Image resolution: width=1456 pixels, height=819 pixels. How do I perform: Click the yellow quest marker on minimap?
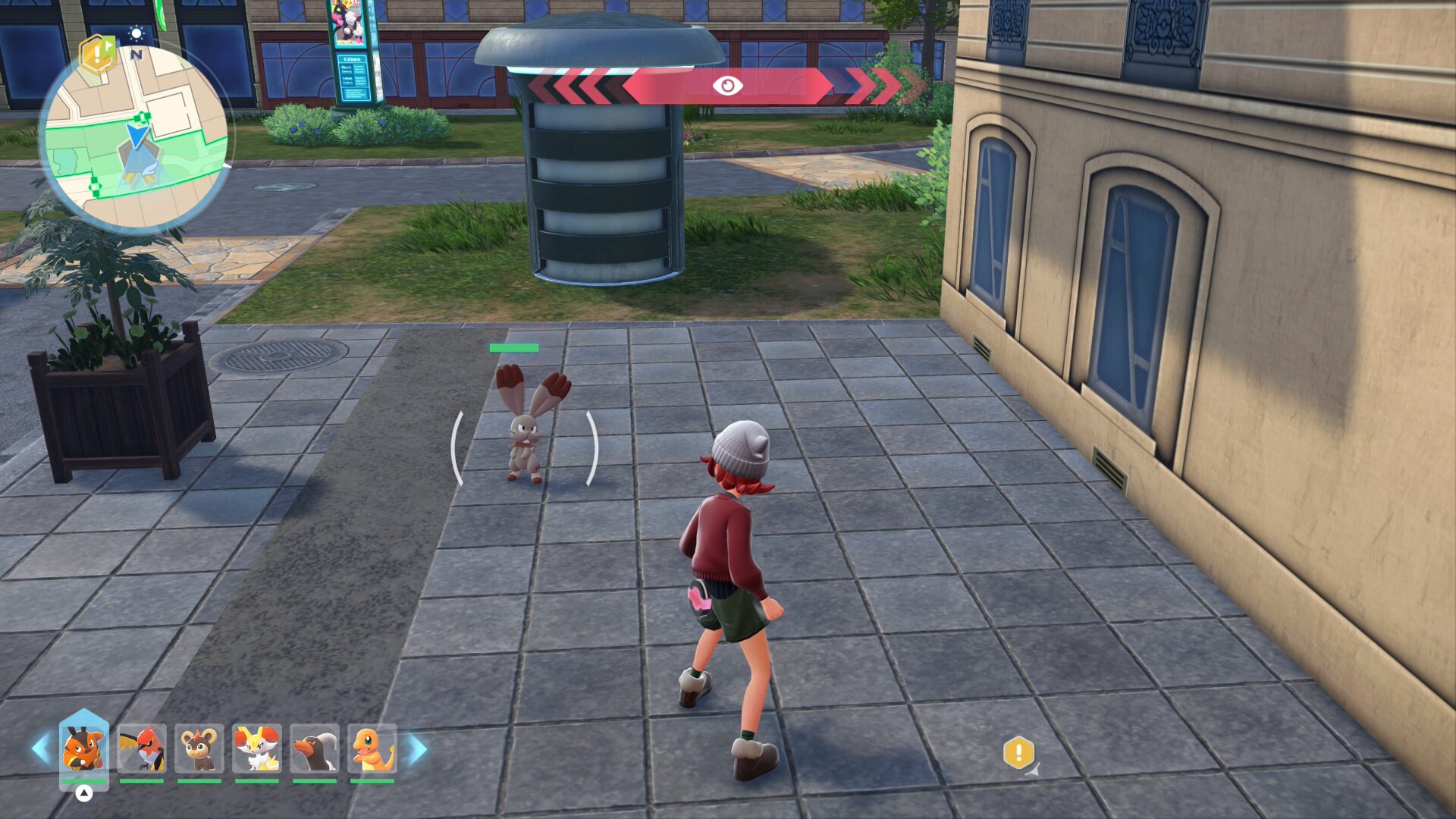tap(97, 53)
